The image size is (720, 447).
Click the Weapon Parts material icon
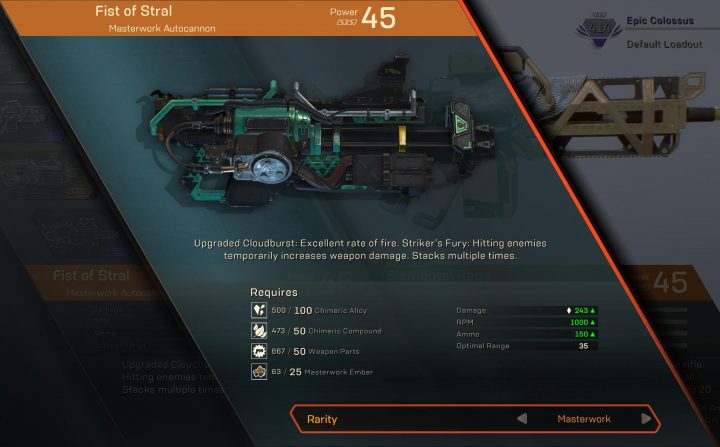tap(258, 352)
